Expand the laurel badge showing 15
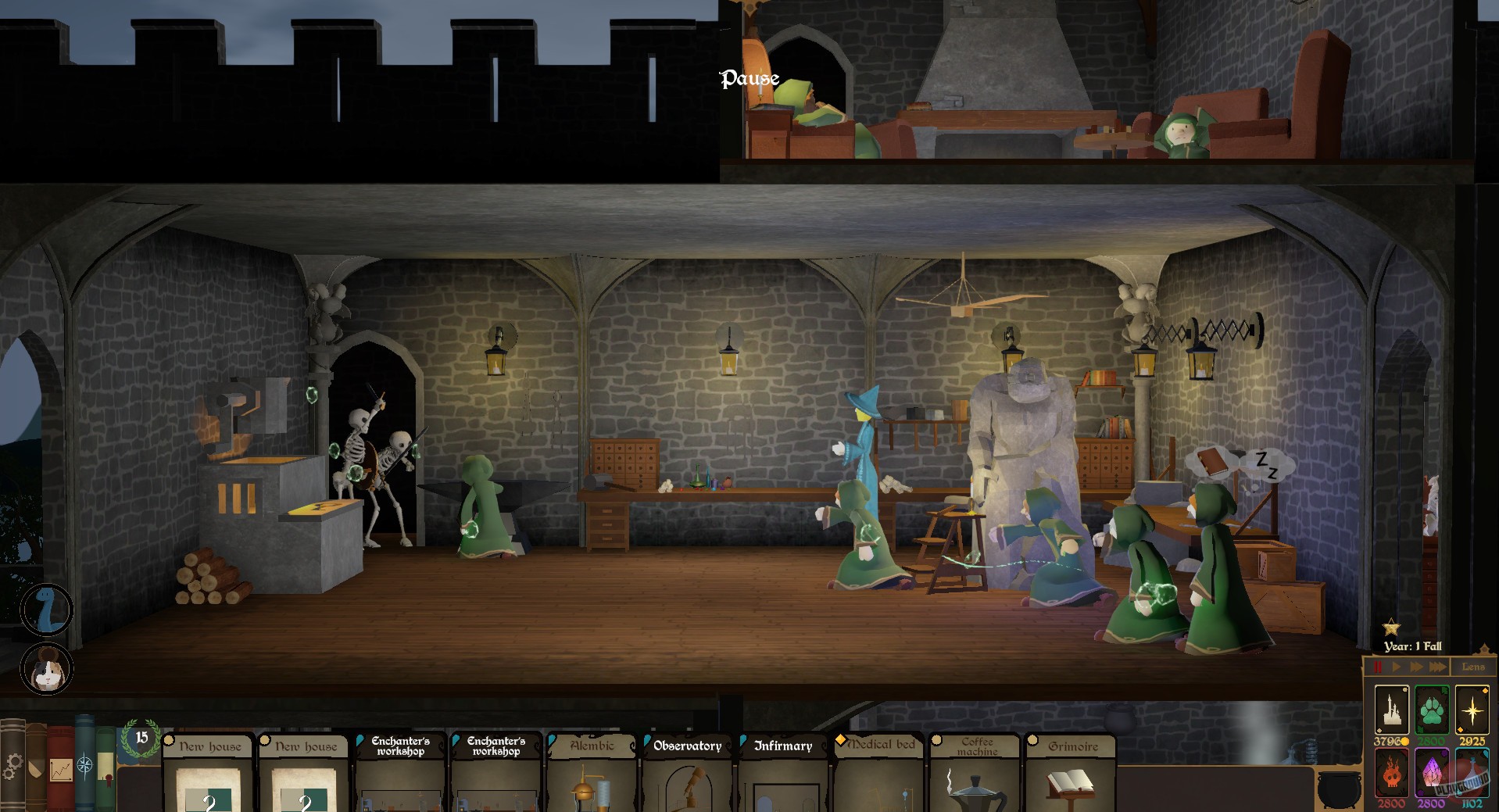This screenshot has height=812, width=1499. pos(140,738)
